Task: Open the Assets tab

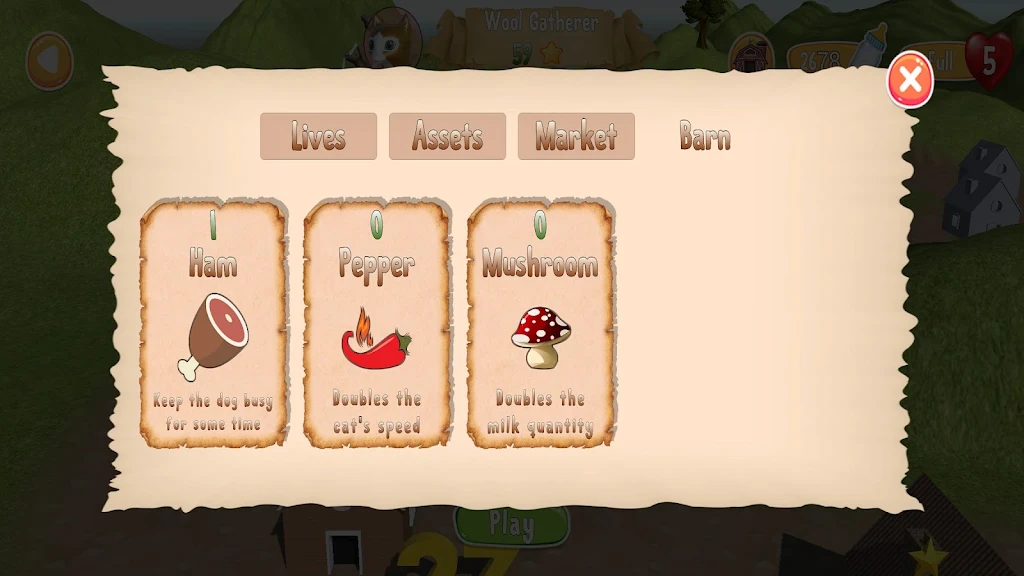Action: coord(447,136)
